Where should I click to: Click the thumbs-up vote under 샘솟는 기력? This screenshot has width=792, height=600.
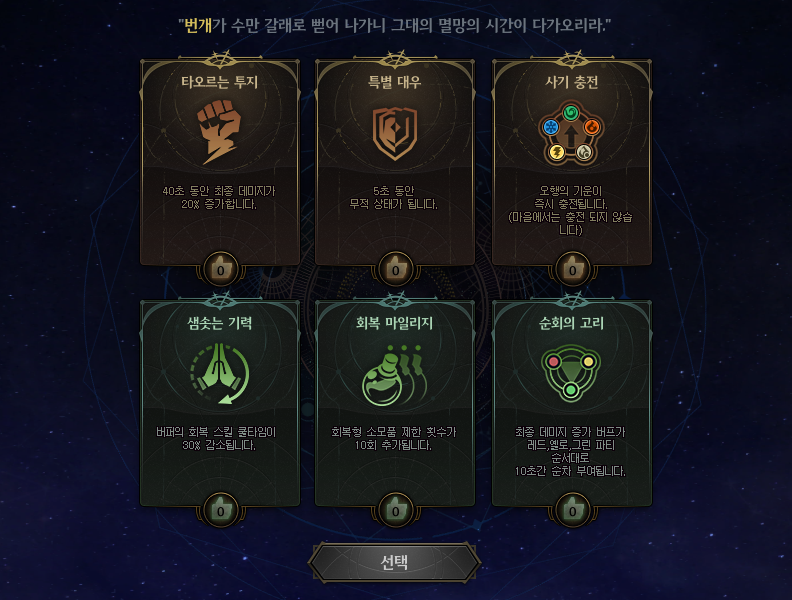click(220, 510)
